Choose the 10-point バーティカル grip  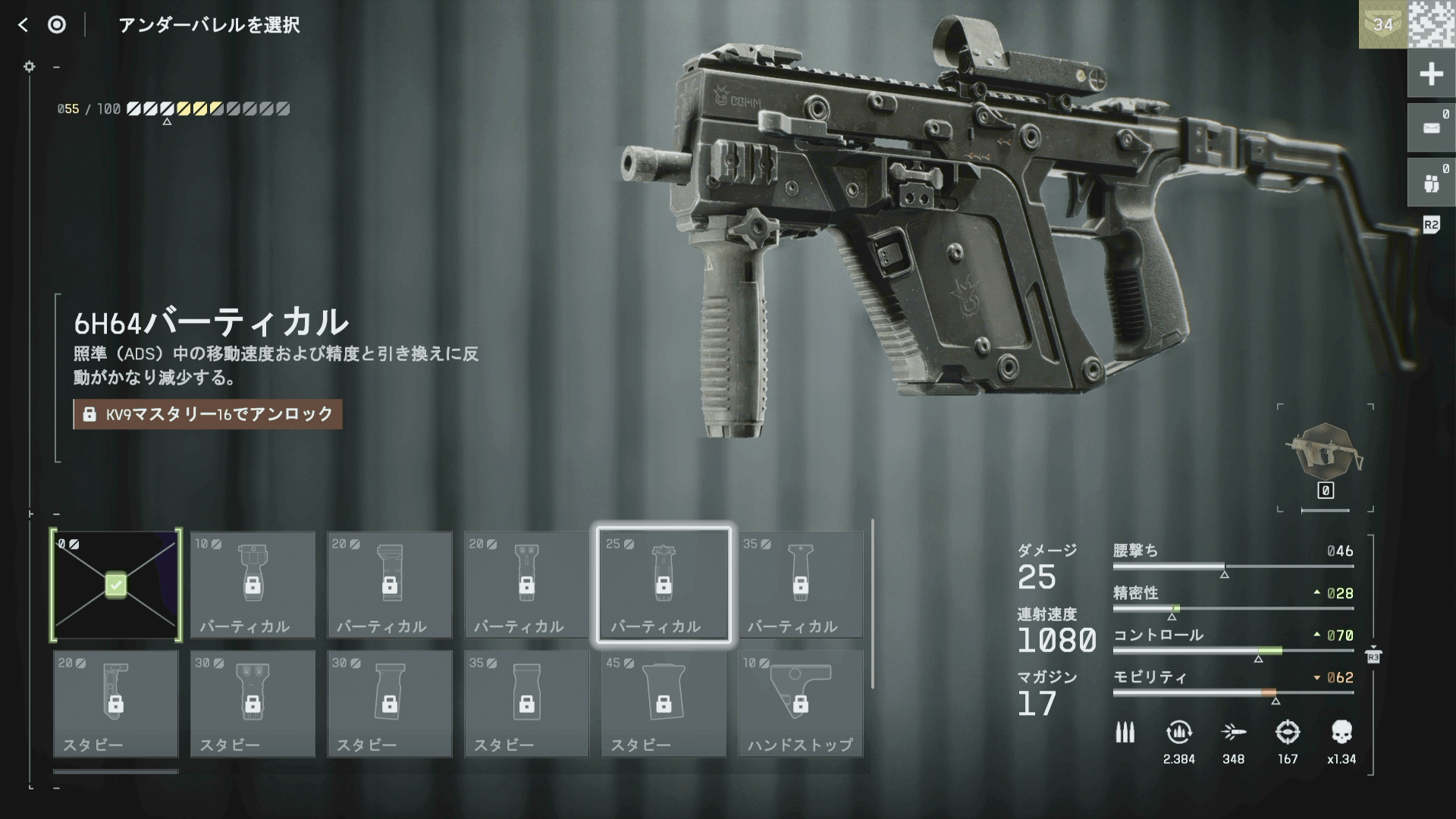pos(253,585)
